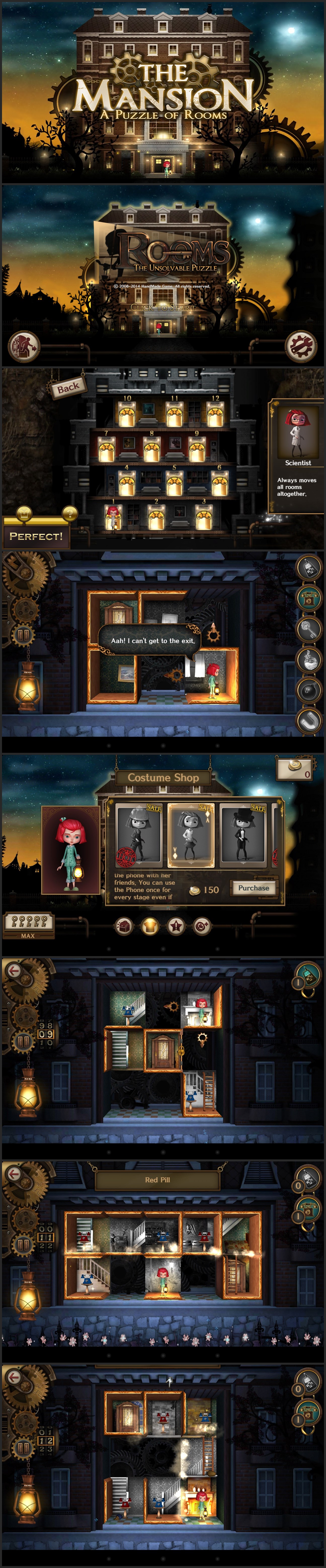326x1568 pixels.
Task: Select the magnet item
Action: [308, 720]
